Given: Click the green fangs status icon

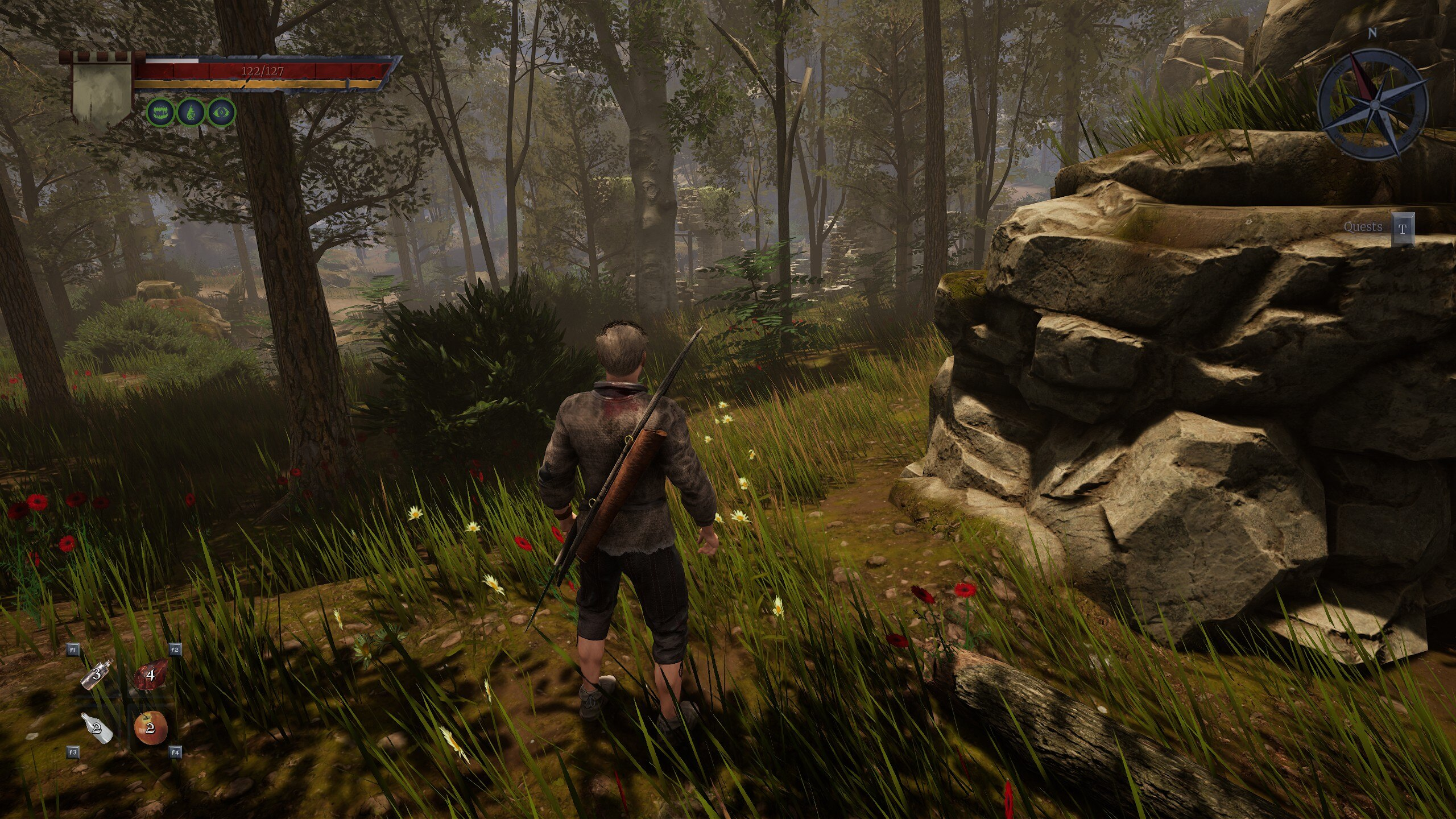Looking at the screenshot, I should [162, 113].
